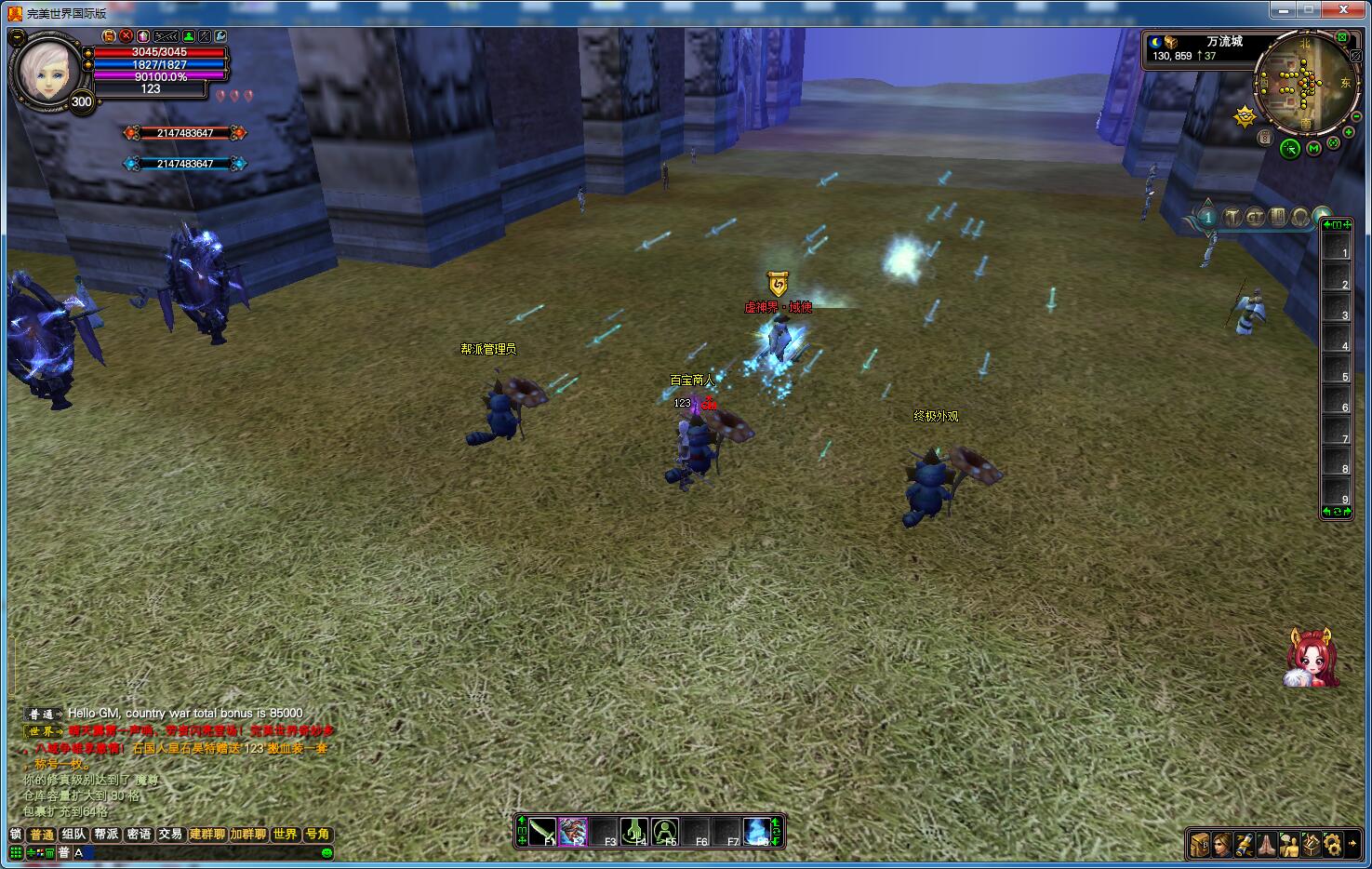
Task: Click the red-haired girl mascot icon
Action: coord(1312,658)
